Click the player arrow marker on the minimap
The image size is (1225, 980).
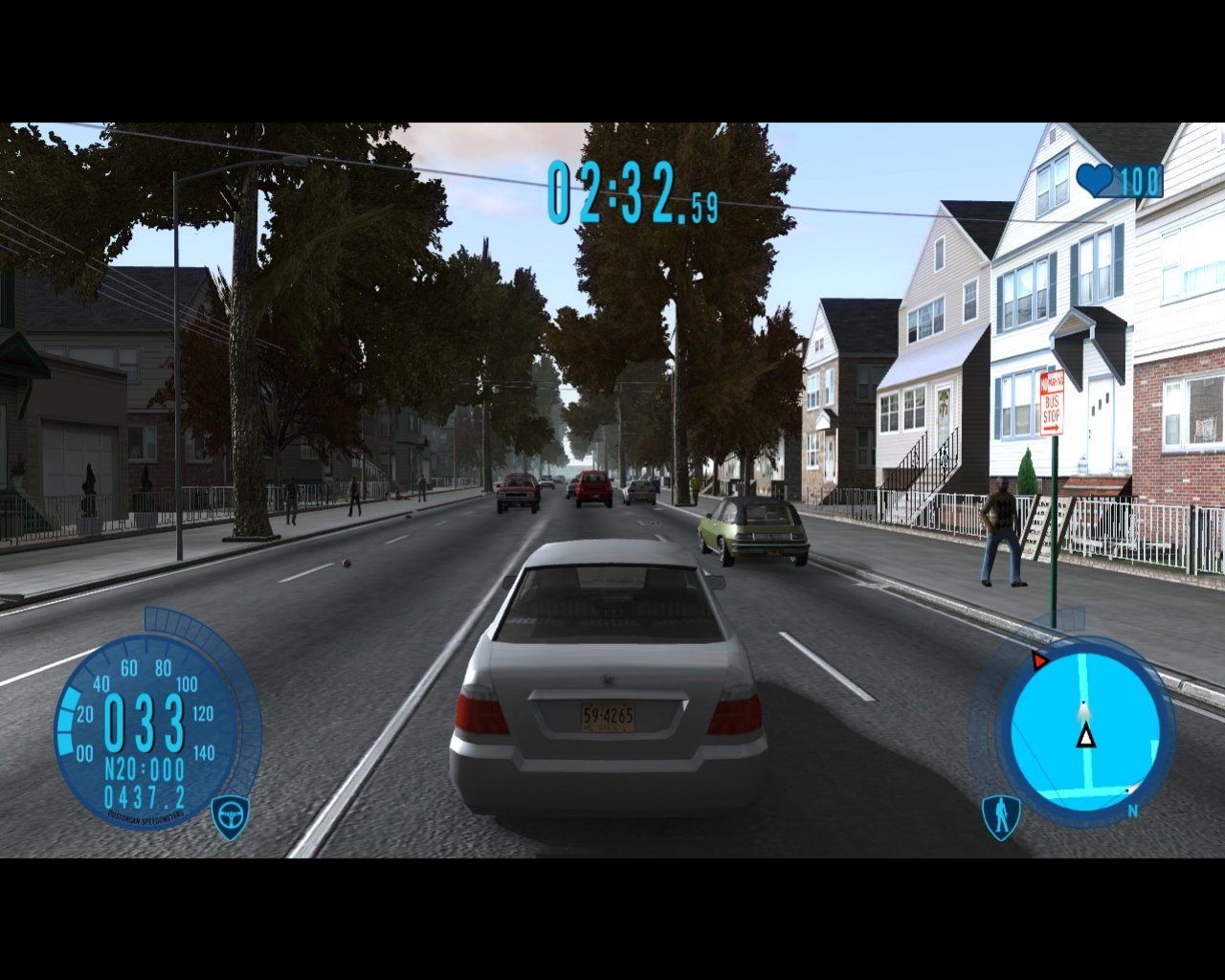point(1086,735)
